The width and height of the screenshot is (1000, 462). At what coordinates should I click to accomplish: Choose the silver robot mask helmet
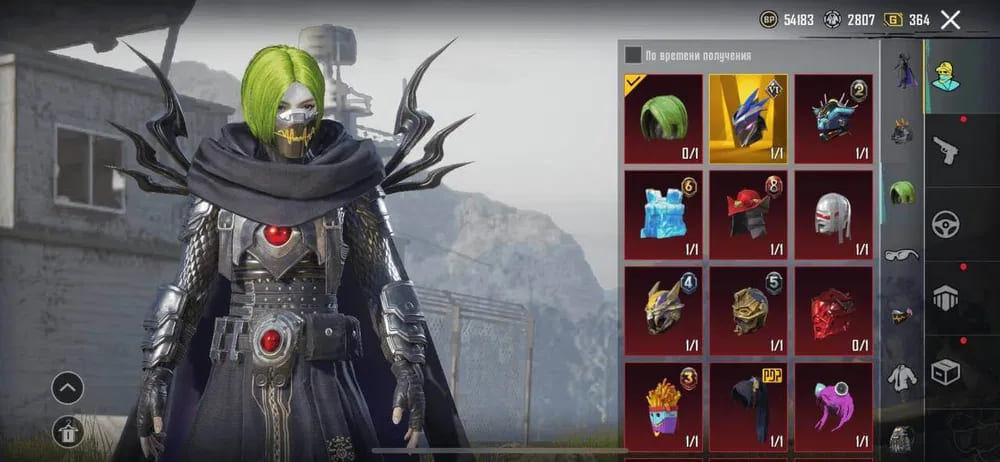[833, 214]
